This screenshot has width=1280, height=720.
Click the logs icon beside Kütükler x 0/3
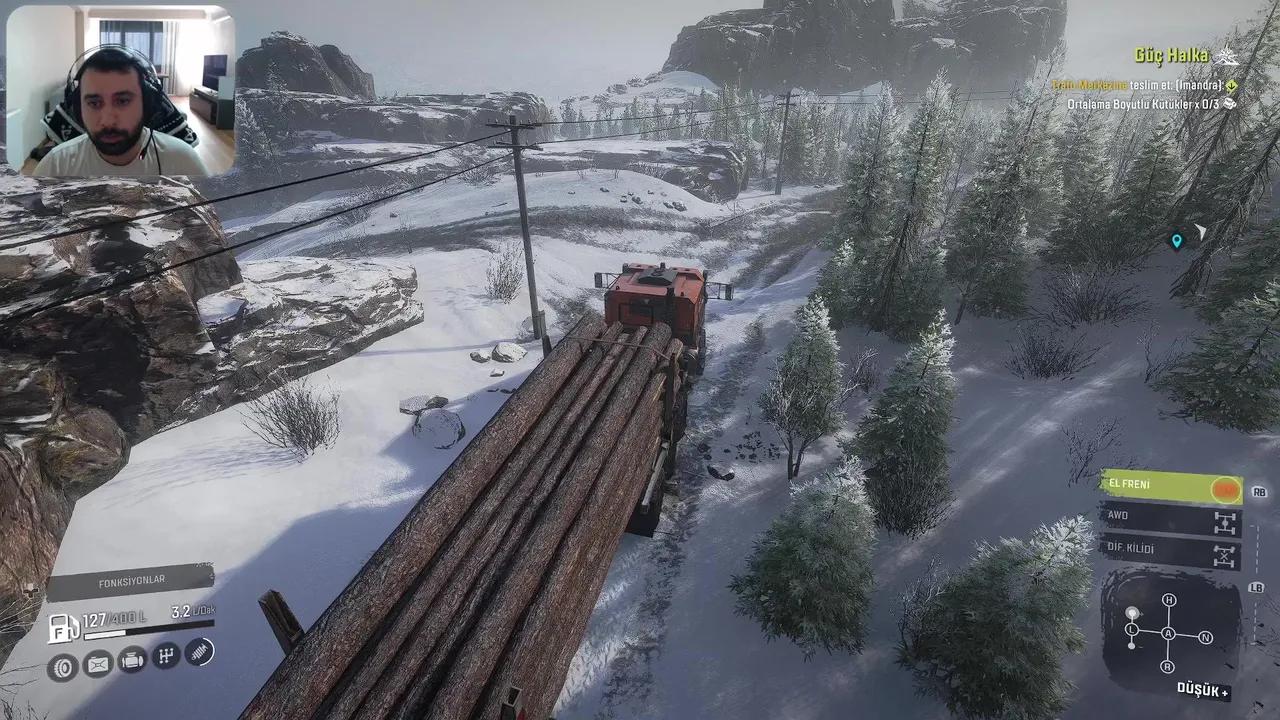1230,104
